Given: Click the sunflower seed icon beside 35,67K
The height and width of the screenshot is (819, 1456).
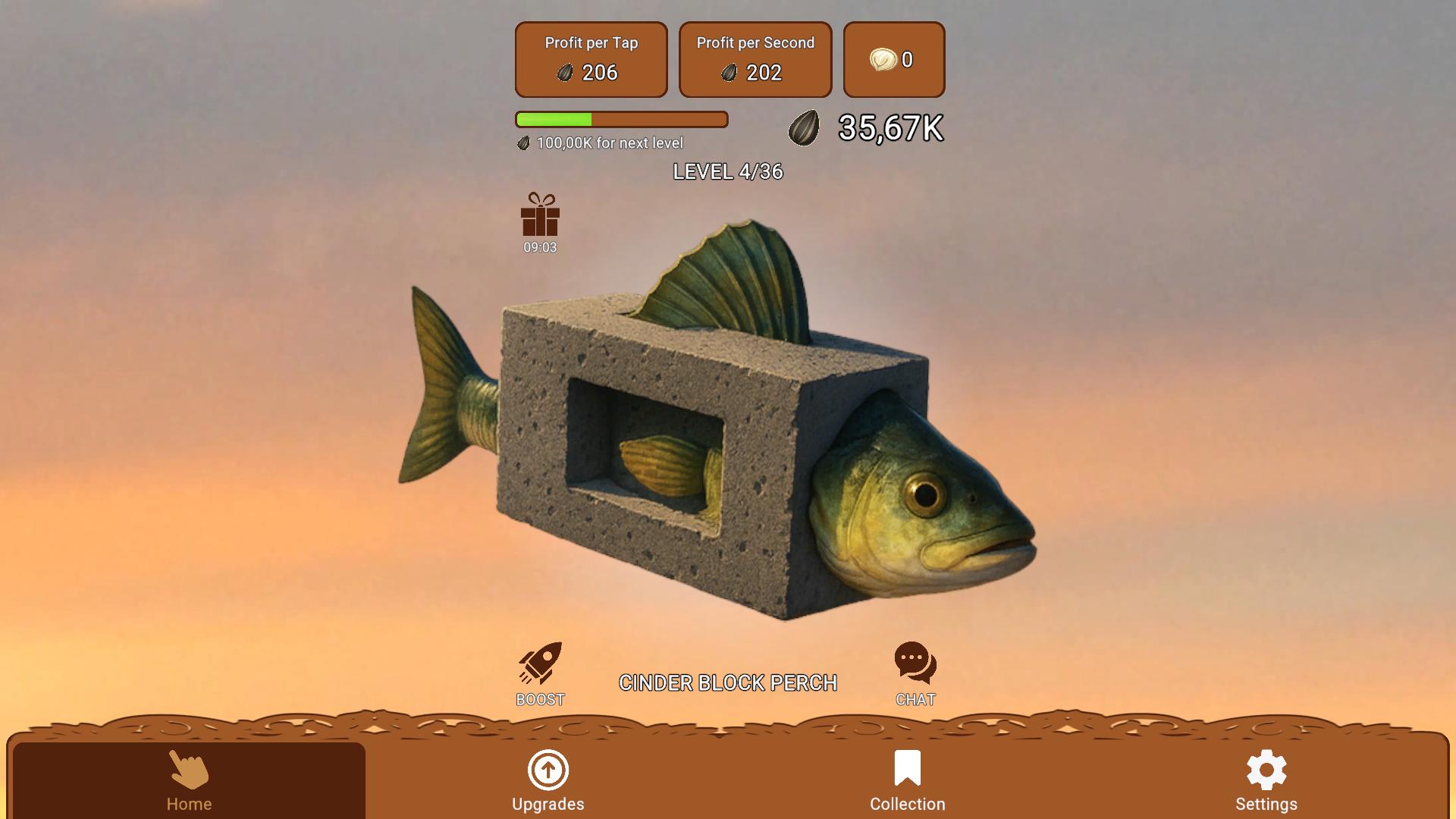Looking at the screenshot, I should 805,129.
